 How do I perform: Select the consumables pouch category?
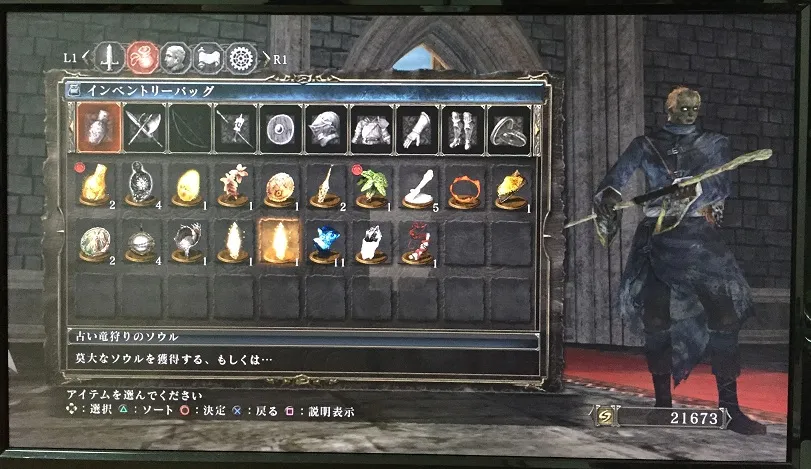point(100,128)
